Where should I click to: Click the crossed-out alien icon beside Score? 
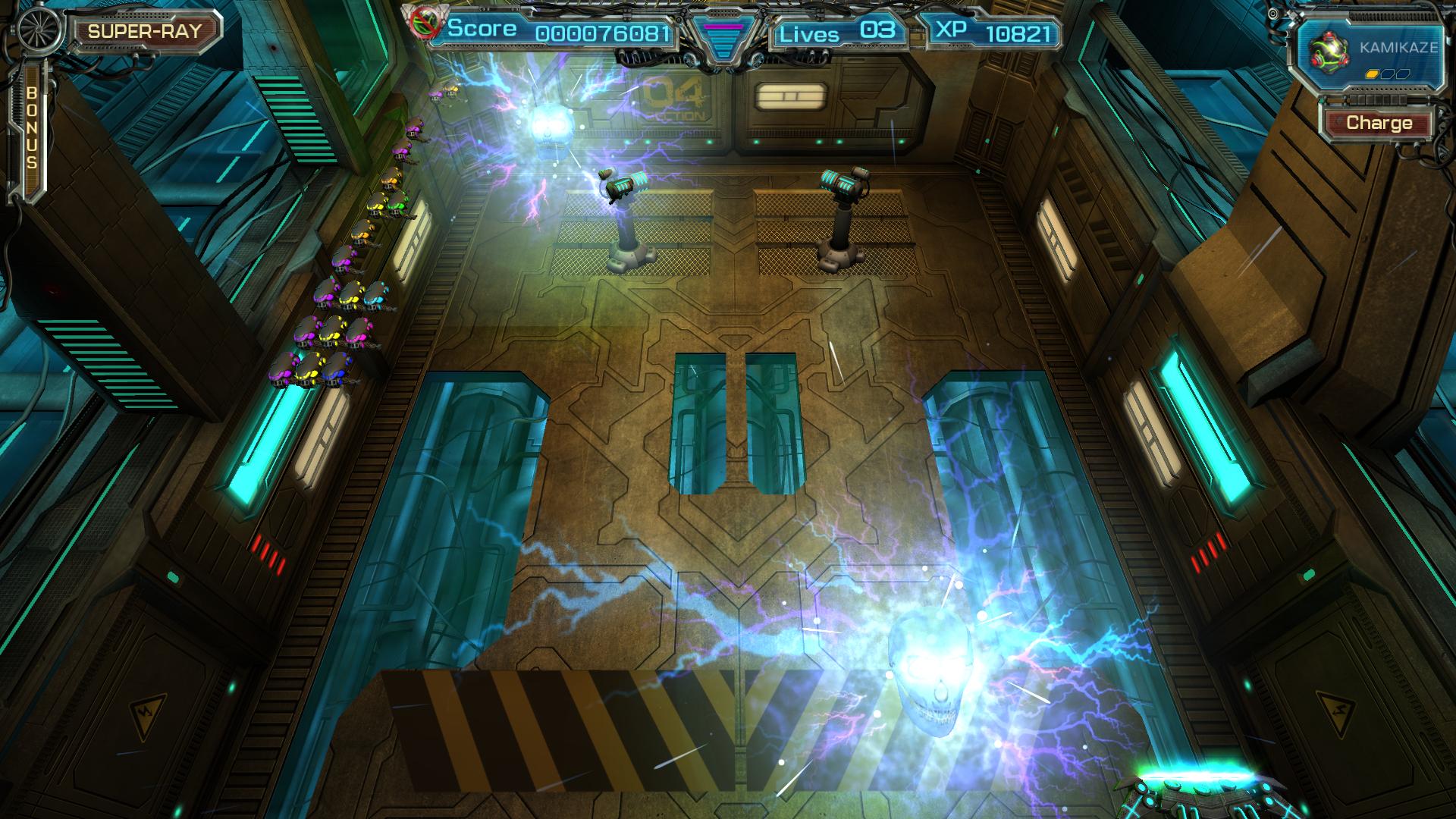click(x=426, y=24)
